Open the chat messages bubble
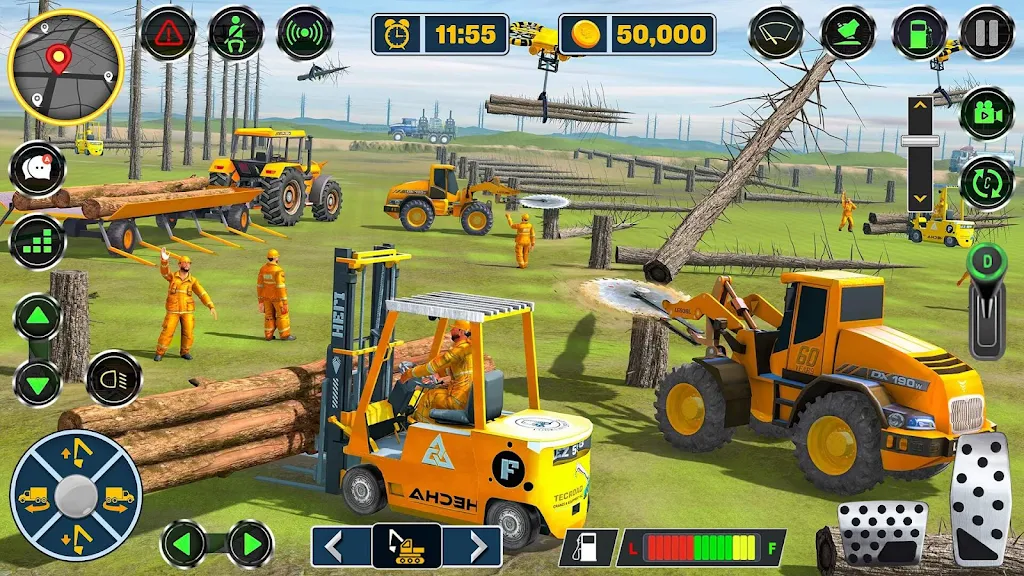This screenshot has height=576, width=1024. click(x=37, y=169)
